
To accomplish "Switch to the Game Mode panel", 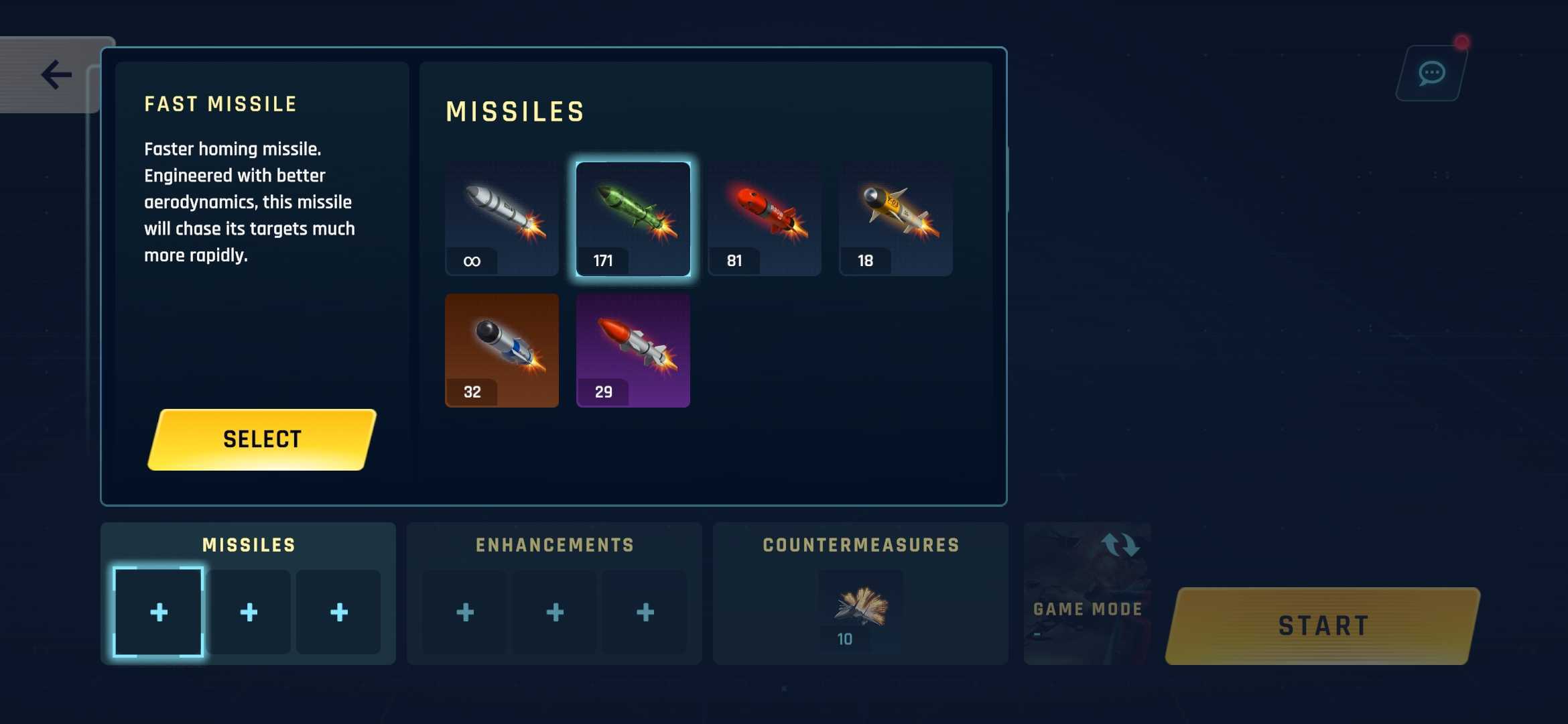I will tap(1086, 609).
